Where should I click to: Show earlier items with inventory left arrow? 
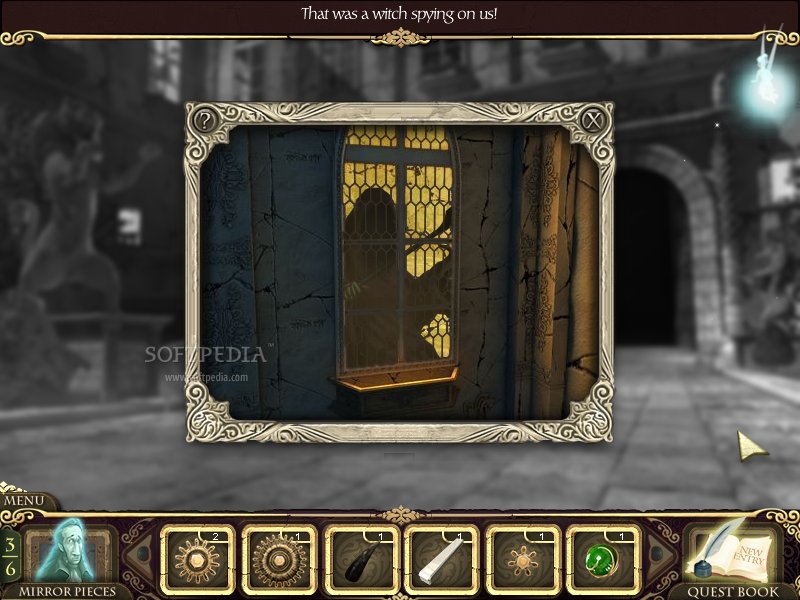140,555
